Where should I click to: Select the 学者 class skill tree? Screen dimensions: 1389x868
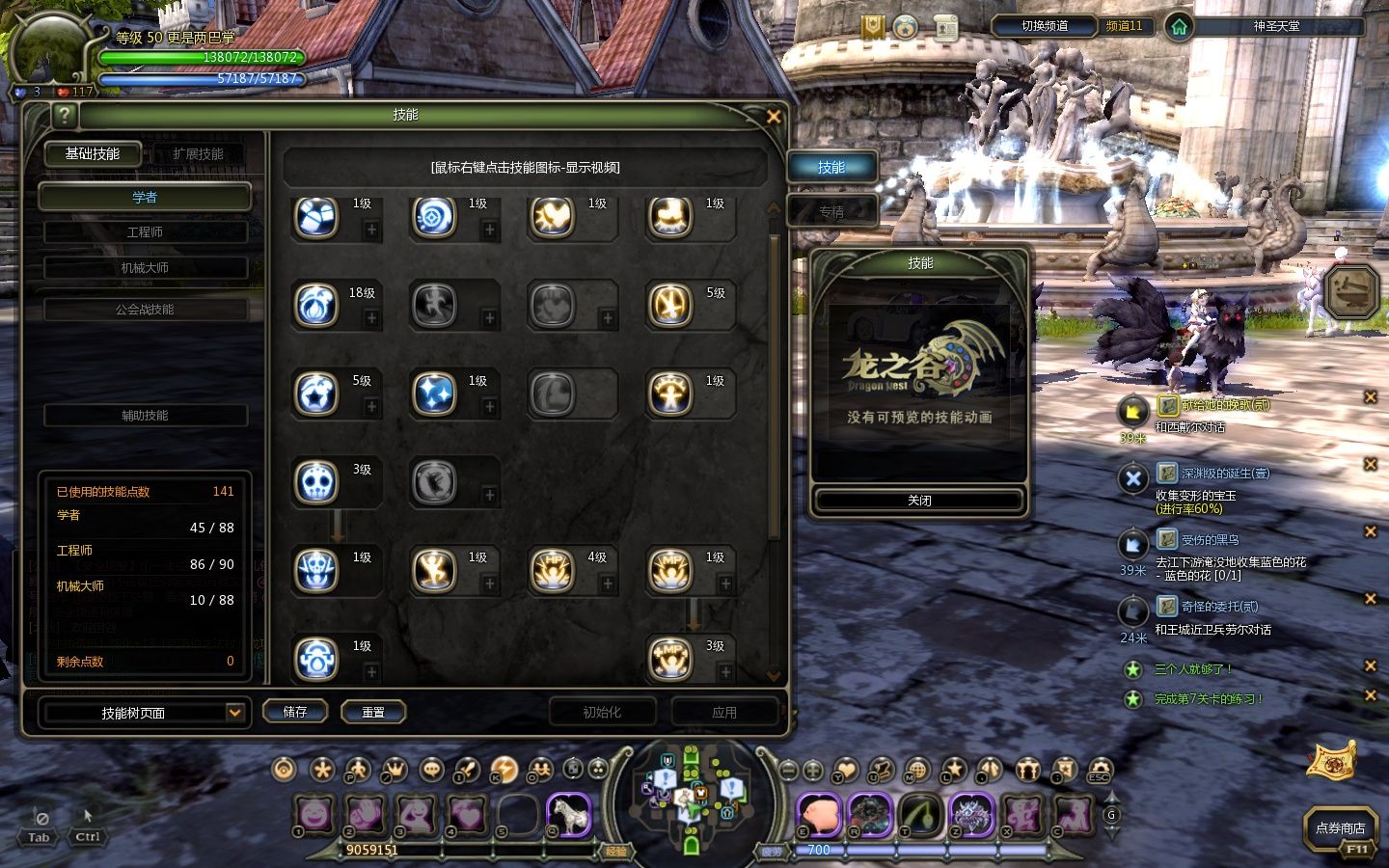pyautogui.click(x=145, y=198)
